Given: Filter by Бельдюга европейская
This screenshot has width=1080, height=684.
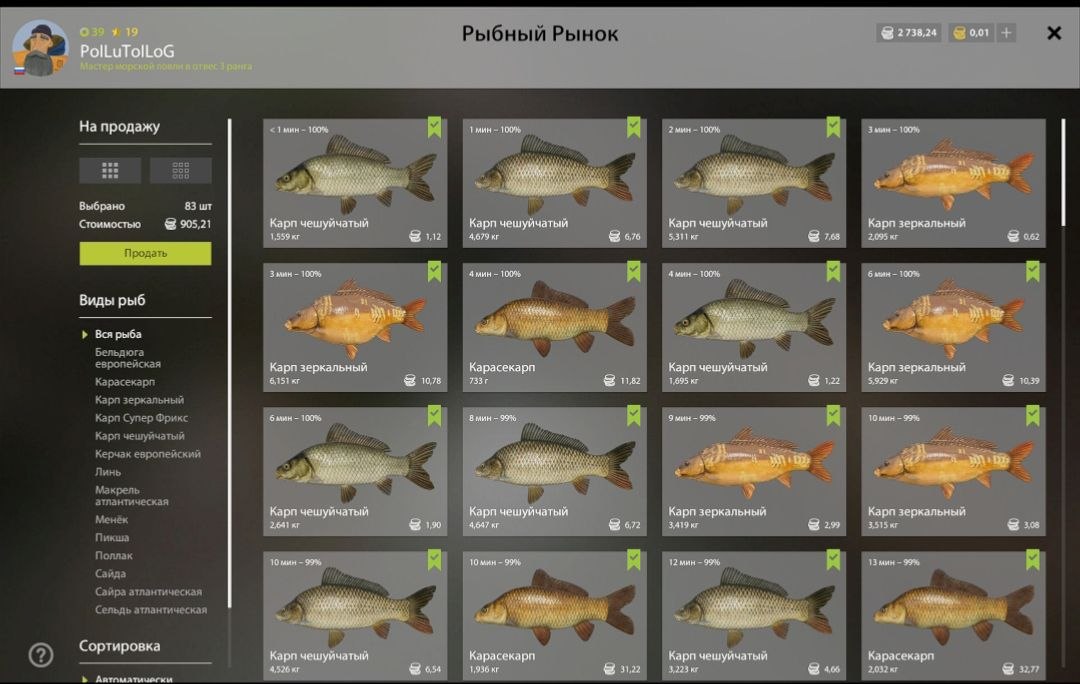Looking at the screenshot, I should [x=127, y=358].
